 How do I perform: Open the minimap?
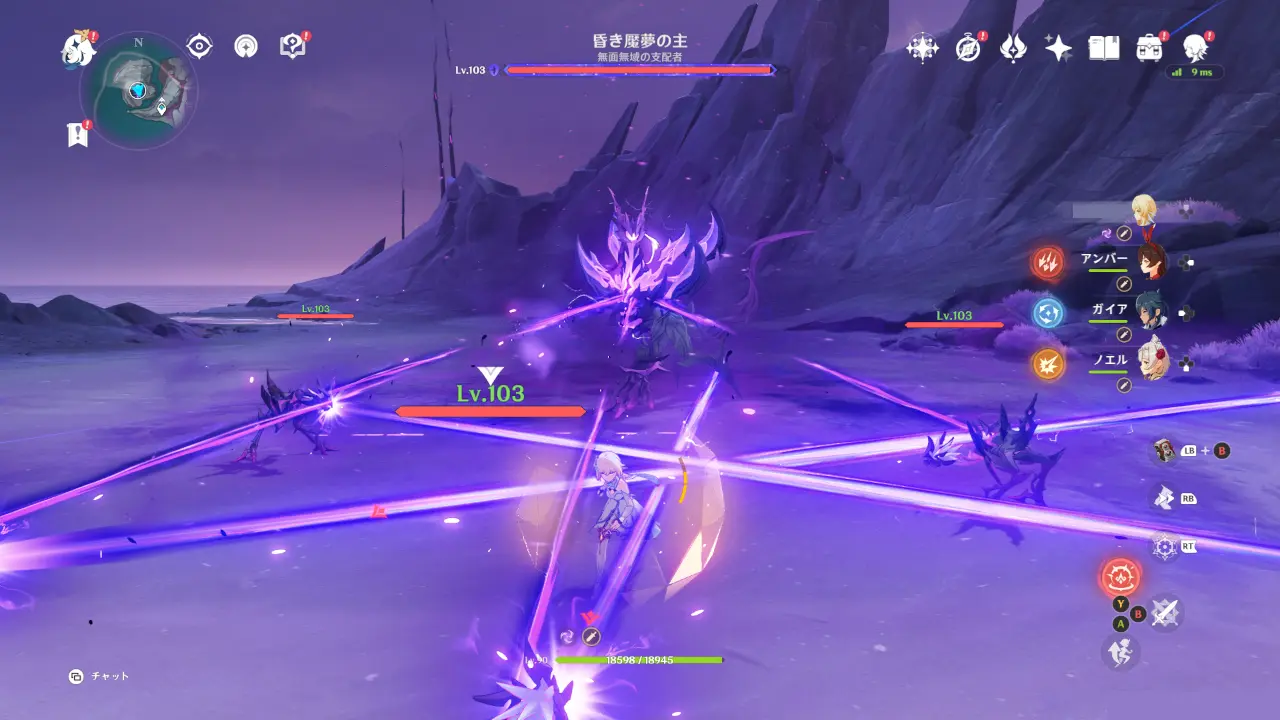(x=138, y=91)
